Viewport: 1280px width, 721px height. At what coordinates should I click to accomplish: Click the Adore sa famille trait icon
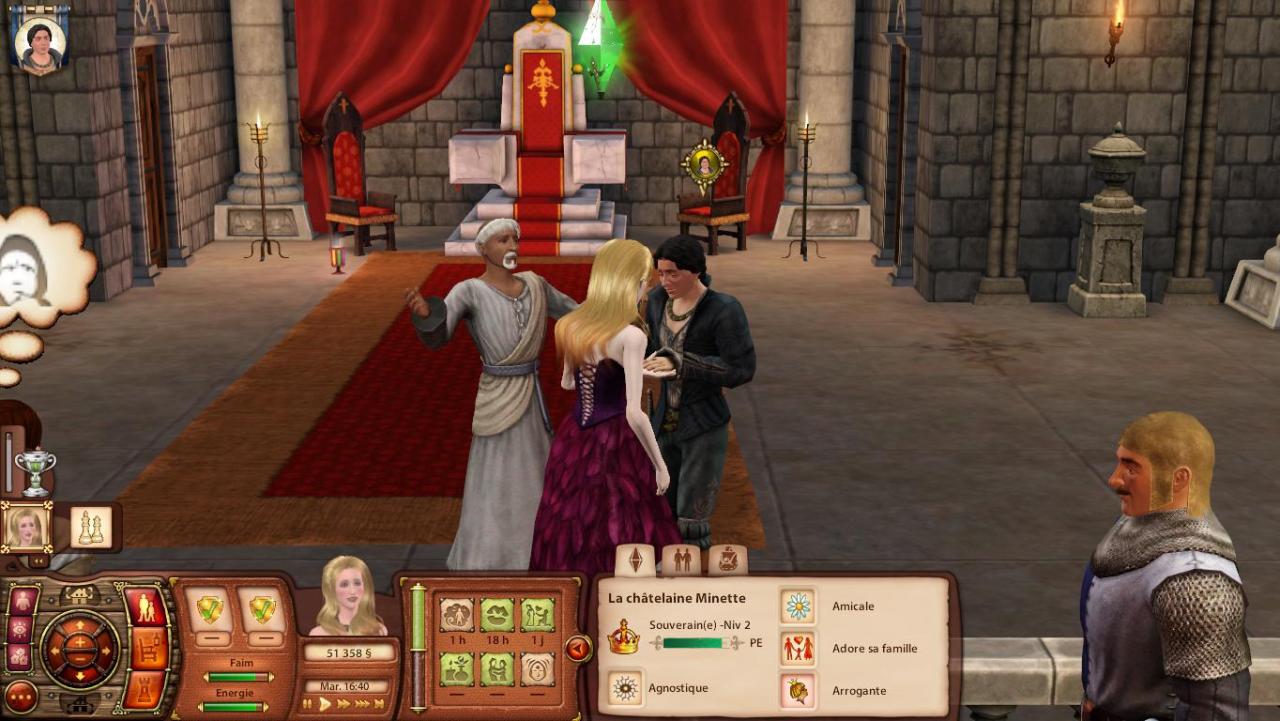tap(797, 648)
